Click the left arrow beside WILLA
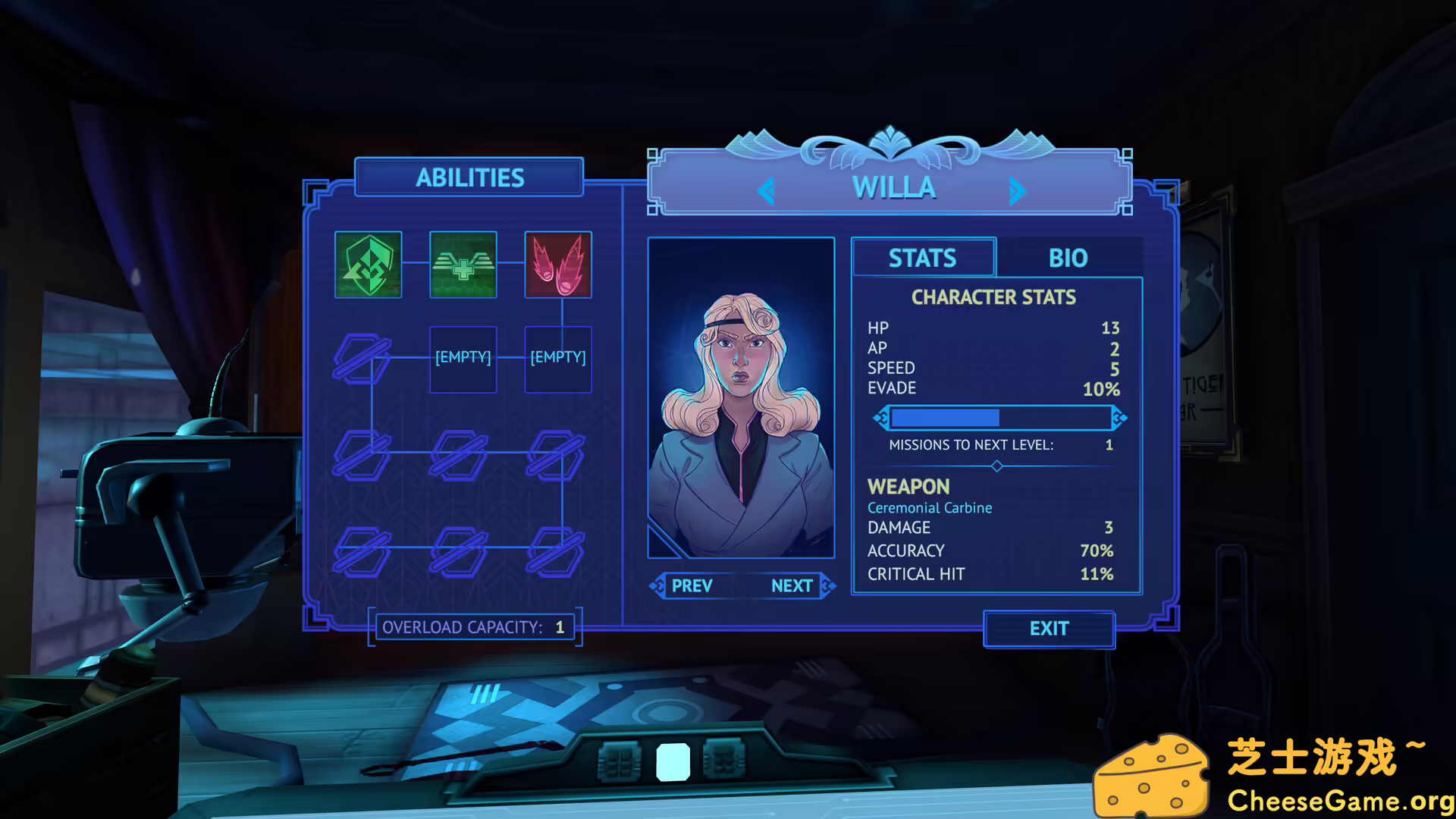This screenshot has height=819, width=1456. click(x=766, y=190)
